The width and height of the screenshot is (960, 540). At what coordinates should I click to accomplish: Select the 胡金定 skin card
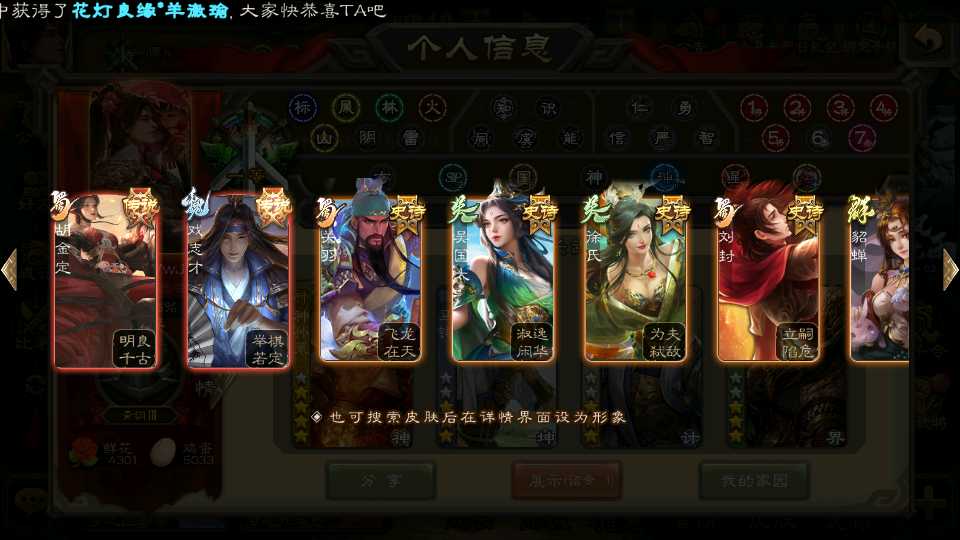(105, 282)
